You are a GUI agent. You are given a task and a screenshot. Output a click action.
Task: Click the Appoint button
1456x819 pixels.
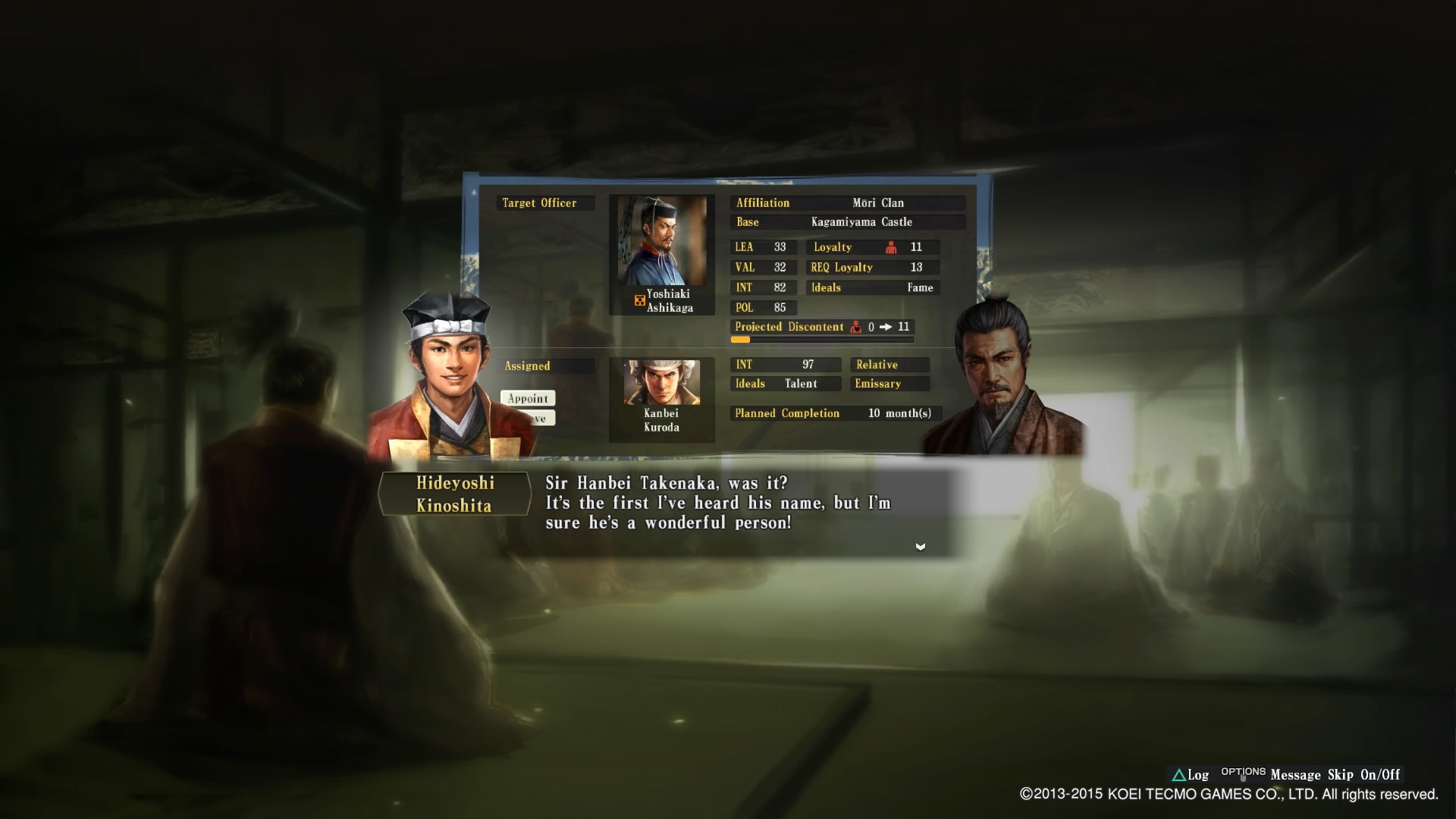(x=528, y=398)
